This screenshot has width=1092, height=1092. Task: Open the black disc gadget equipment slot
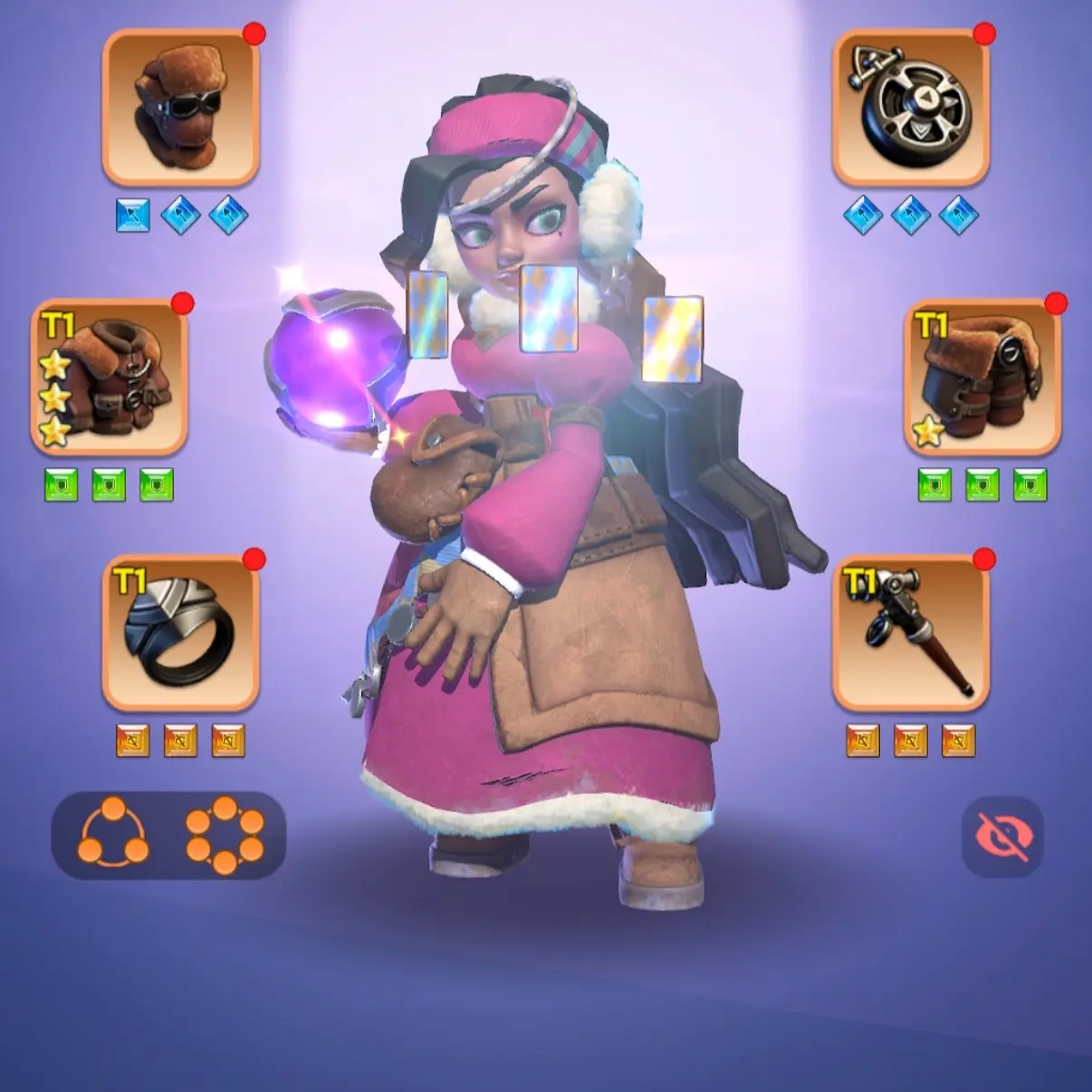point(910,107)
